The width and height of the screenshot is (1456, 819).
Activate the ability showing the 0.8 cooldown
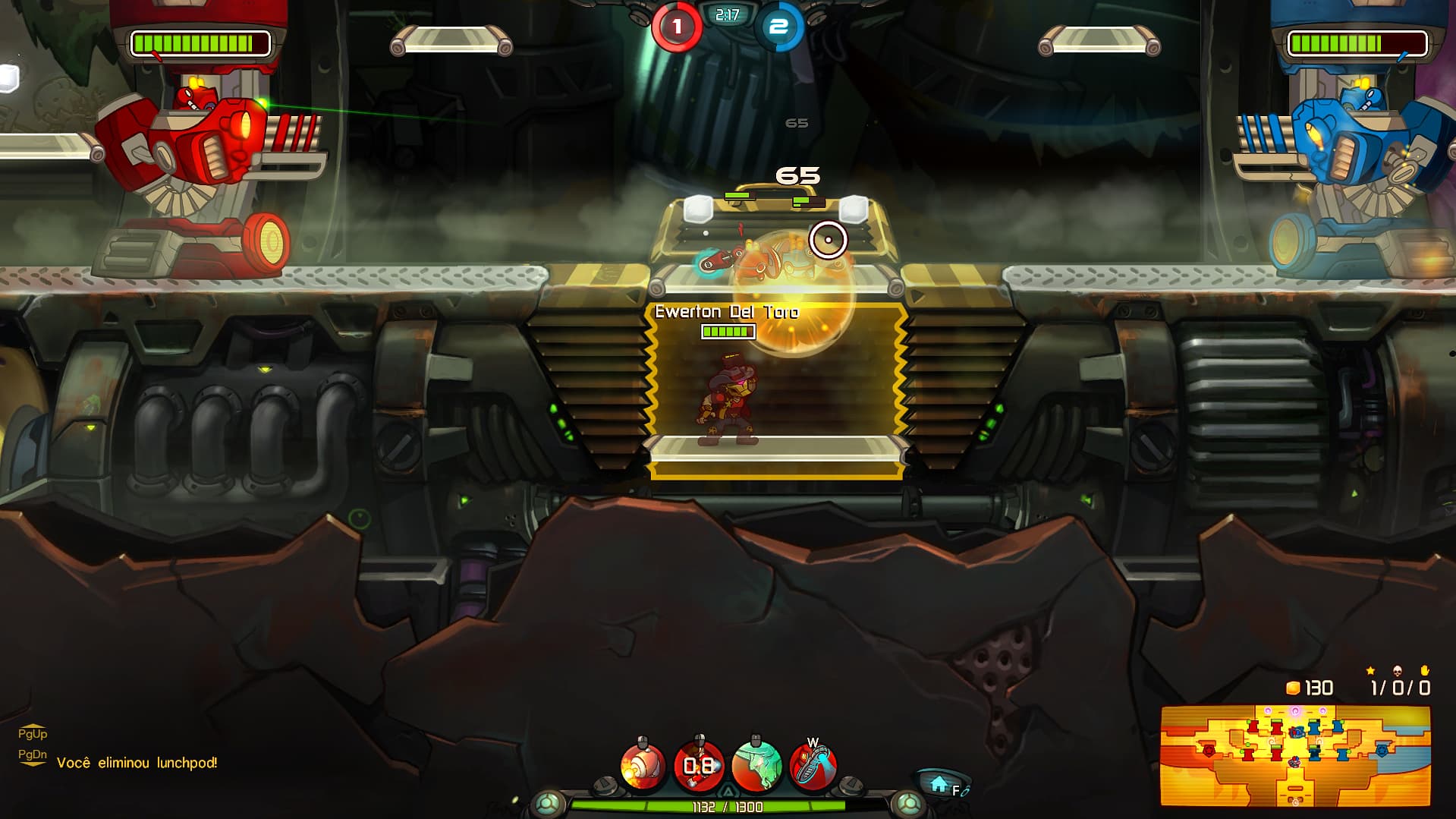coord(699,767)
